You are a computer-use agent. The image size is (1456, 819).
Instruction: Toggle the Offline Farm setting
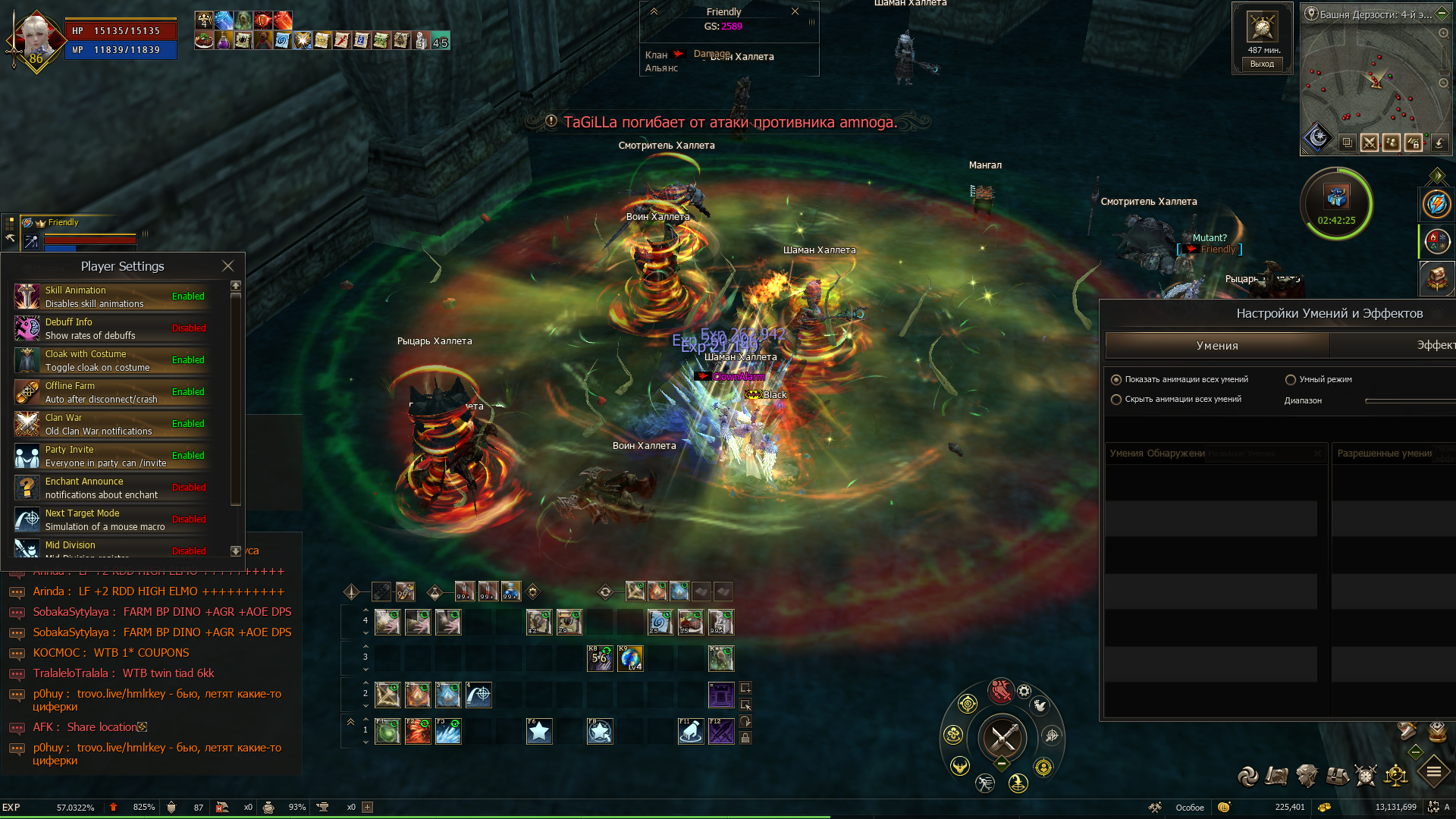[x=188, y=392]
